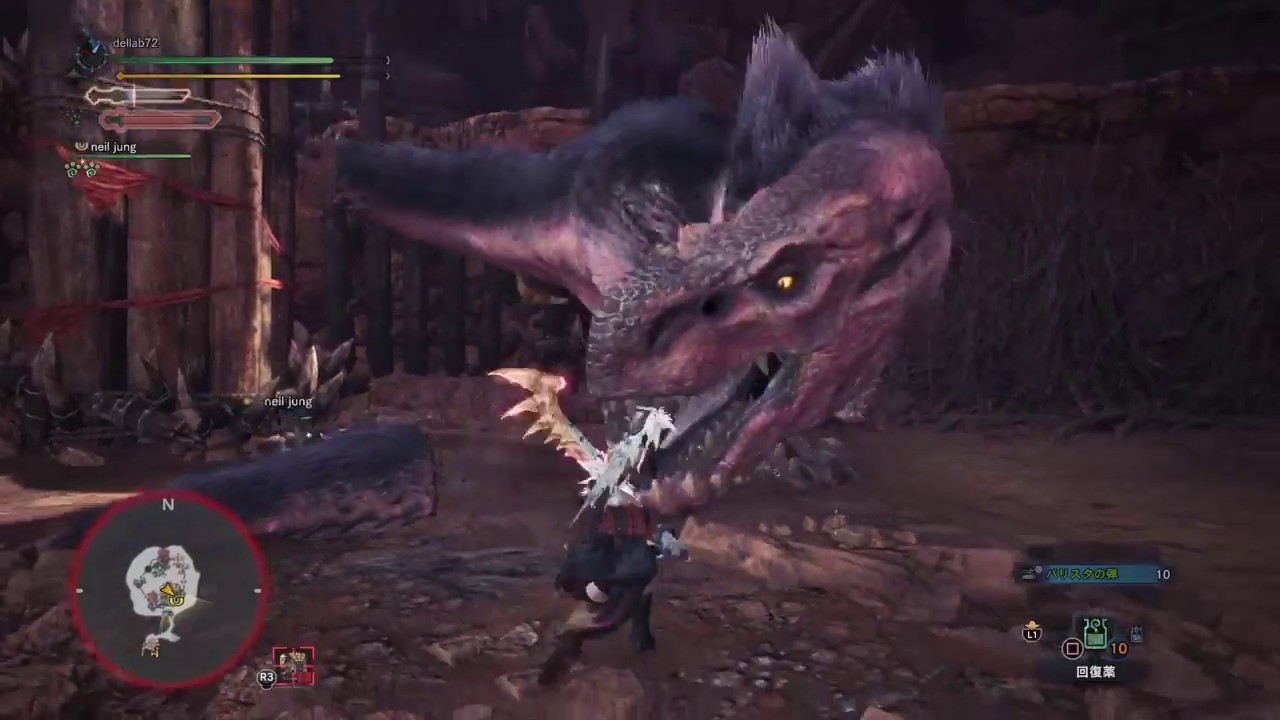Screen dimensions: 1280x720
Task: Click the chevron at the stamina bar's right end
Action: 387,74
